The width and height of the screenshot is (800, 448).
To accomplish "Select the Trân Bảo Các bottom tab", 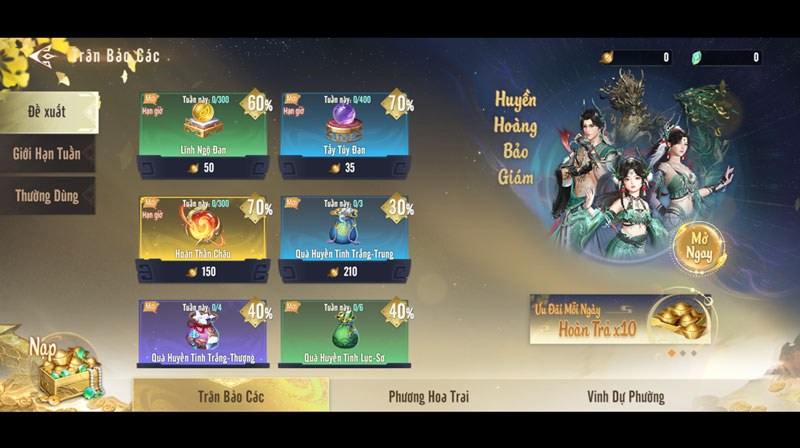I will [x=231, y=397].
